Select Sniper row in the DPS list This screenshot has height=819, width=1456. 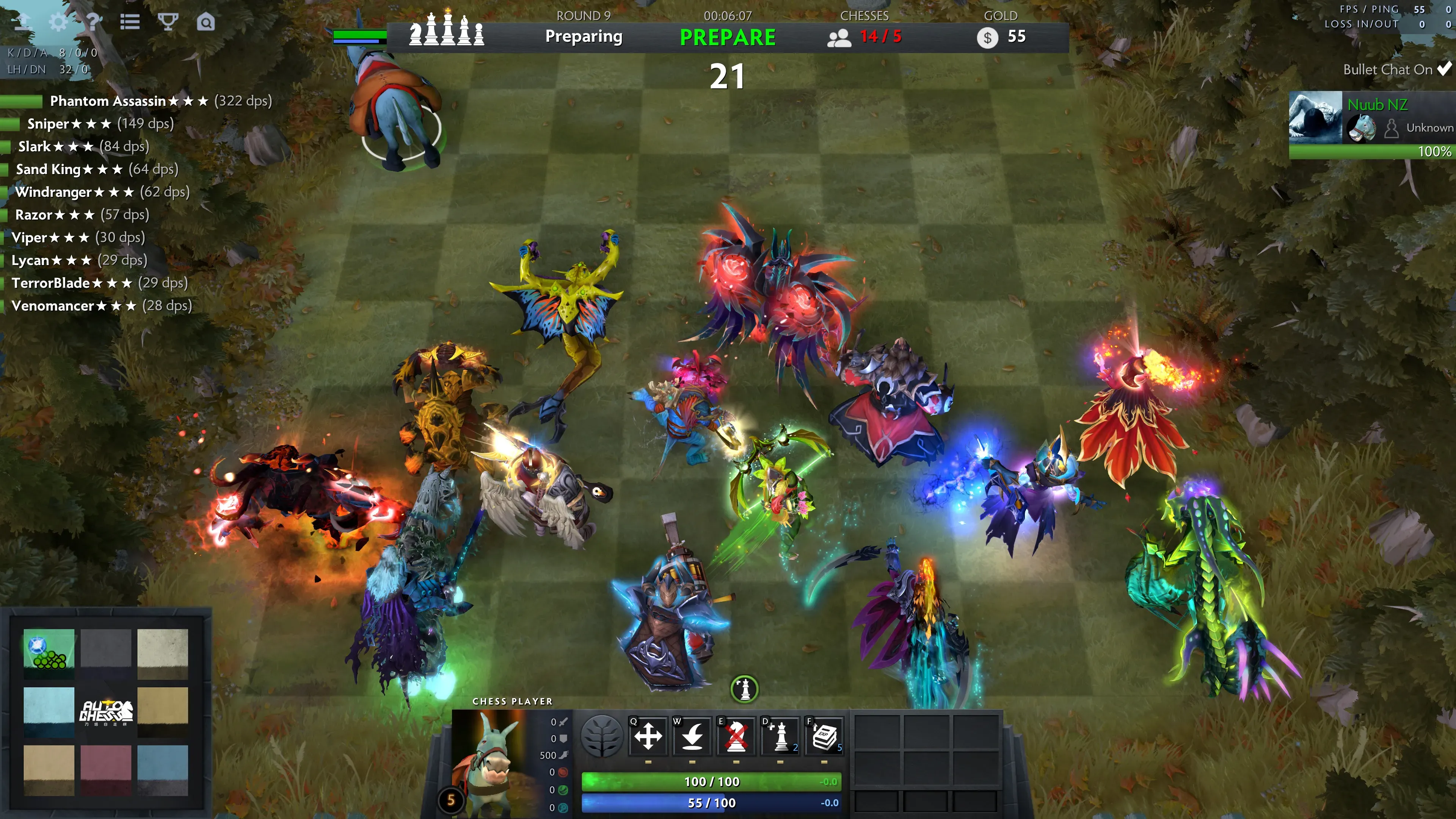pos(48,124)
